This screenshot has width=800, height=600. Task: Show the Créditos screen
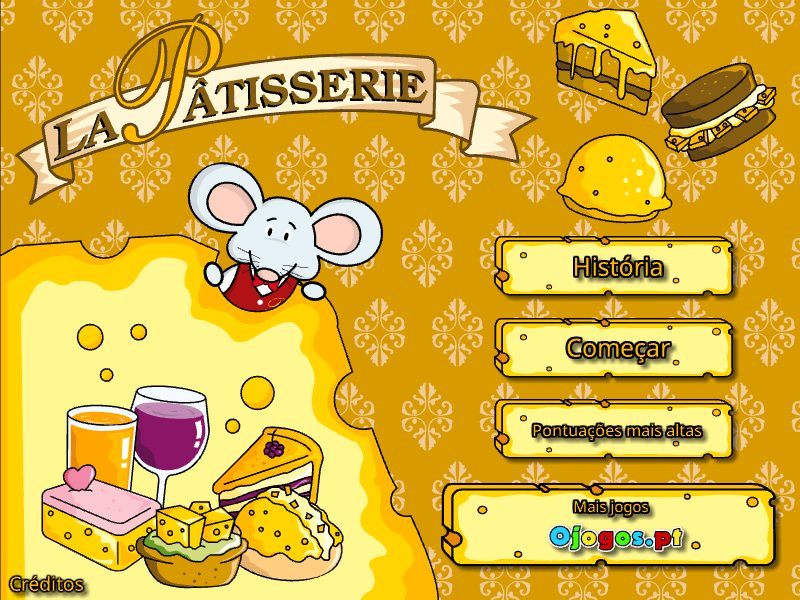point(47,583)
